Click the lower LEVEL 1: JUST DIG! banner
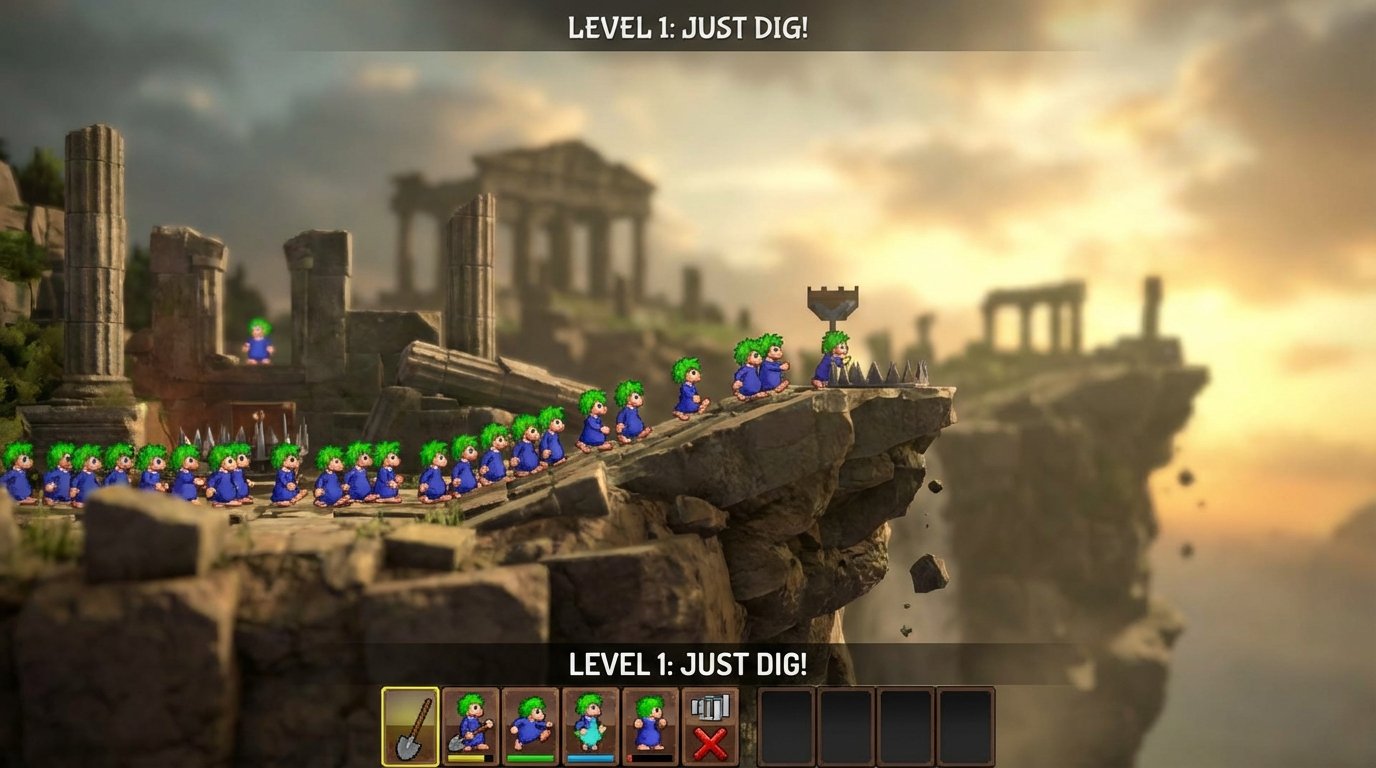The width and height of the screenshot is (1376, 768). [687, 663]
